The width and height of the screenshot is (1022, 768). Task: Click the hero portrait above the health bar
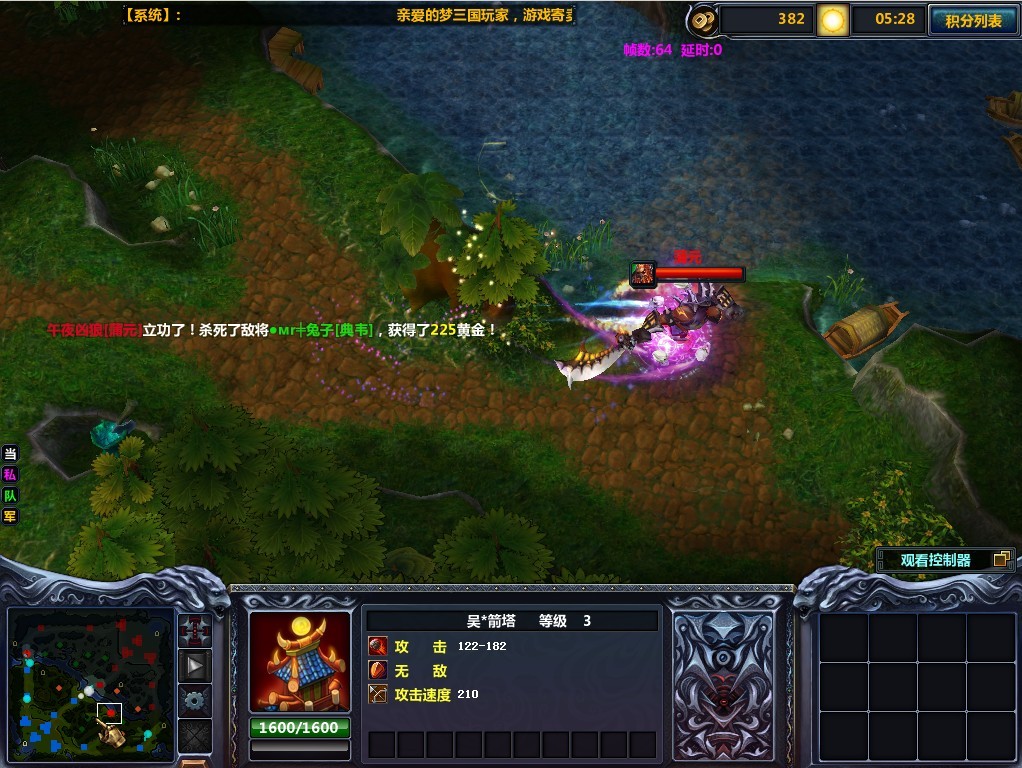point(642,274)
